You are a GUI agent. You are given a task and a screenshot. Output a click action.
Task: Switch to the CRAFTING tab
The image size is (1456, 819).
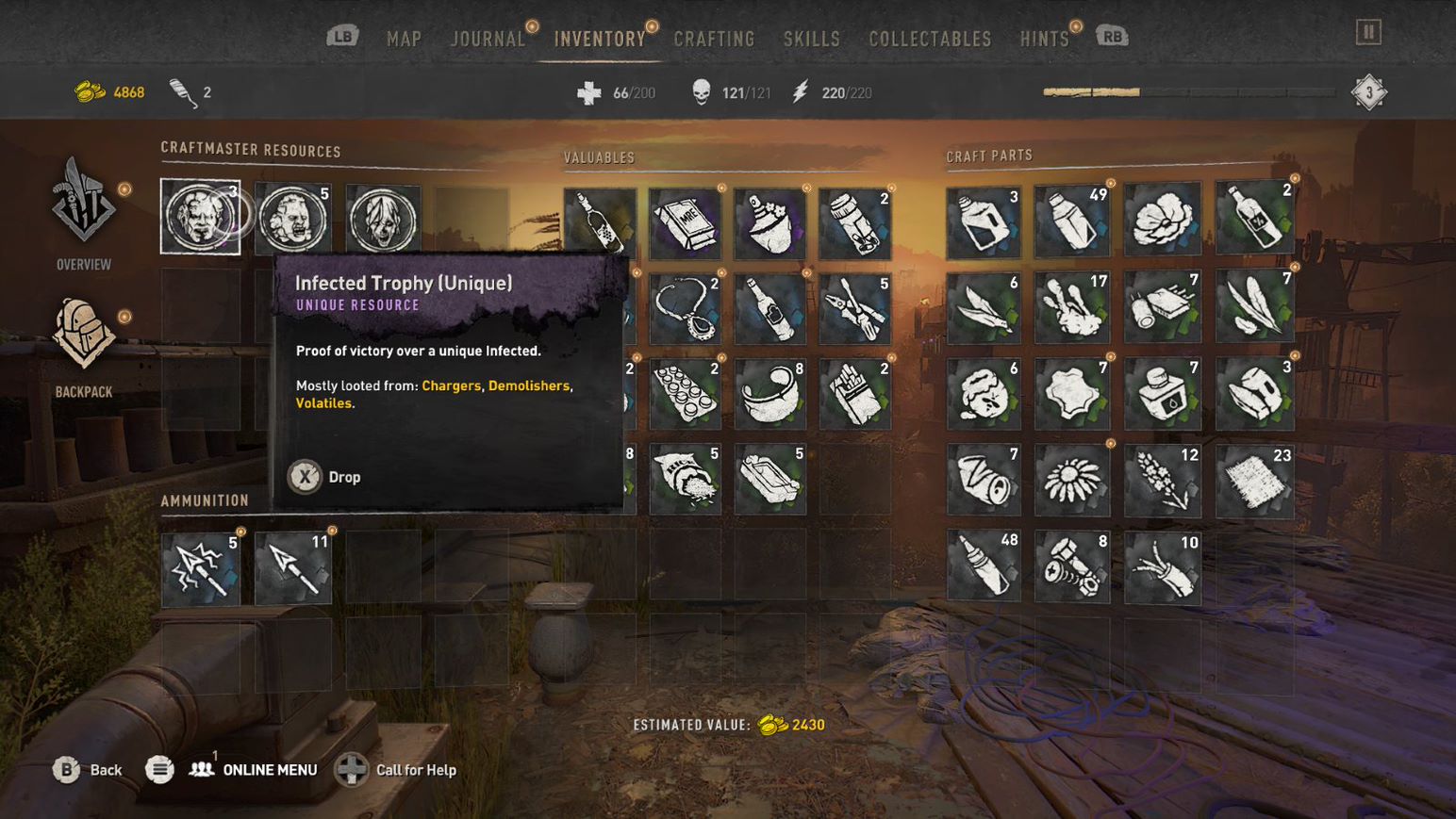tap(714, 38)
